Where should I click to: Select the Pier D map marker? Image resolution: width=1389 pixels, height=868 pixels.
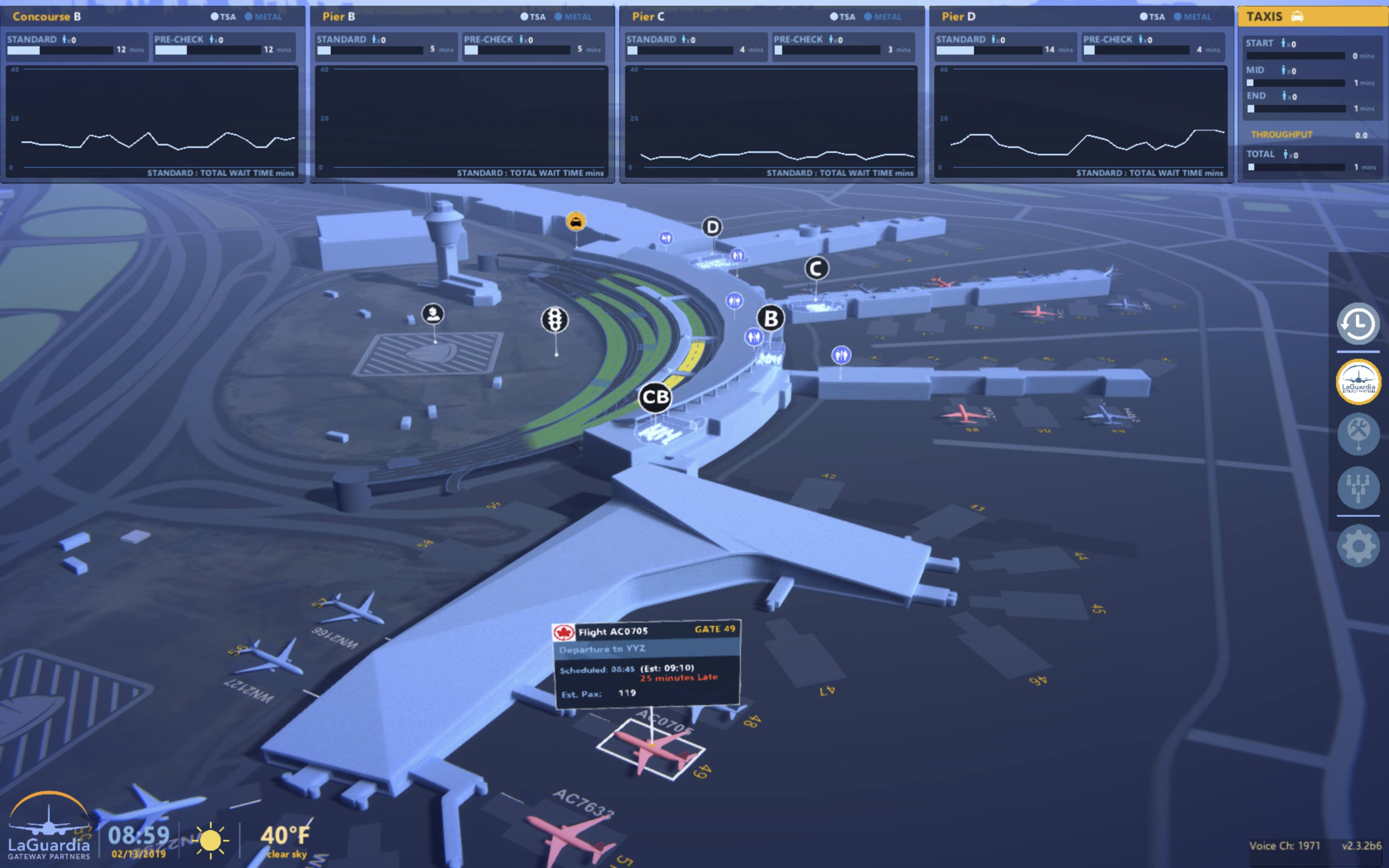(712, 227)
